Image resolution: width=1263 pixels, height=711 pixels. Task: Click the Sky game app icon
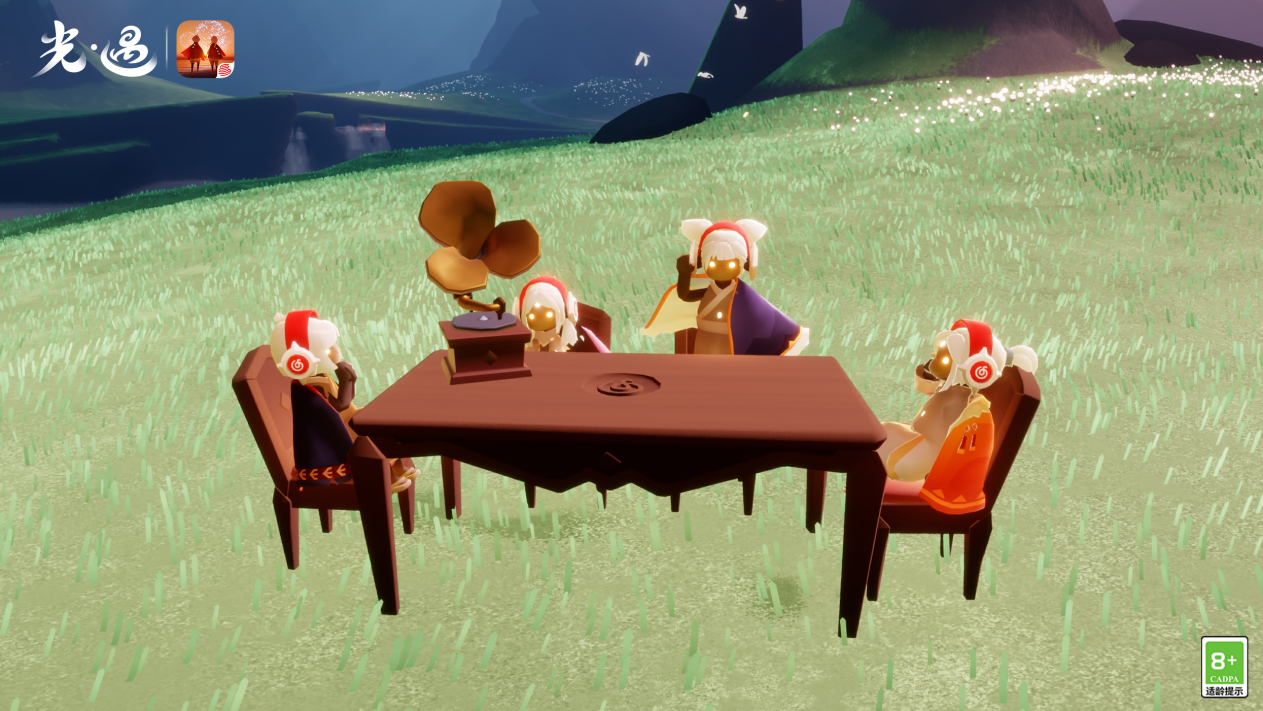tap(205, 49)
